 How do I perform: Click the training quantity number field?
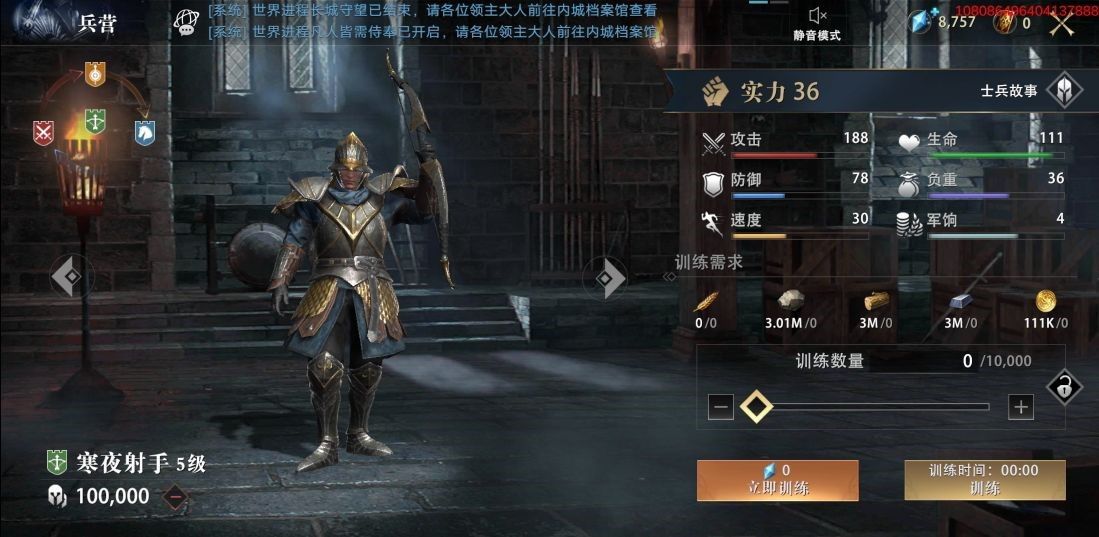click(x=966, y=361)
